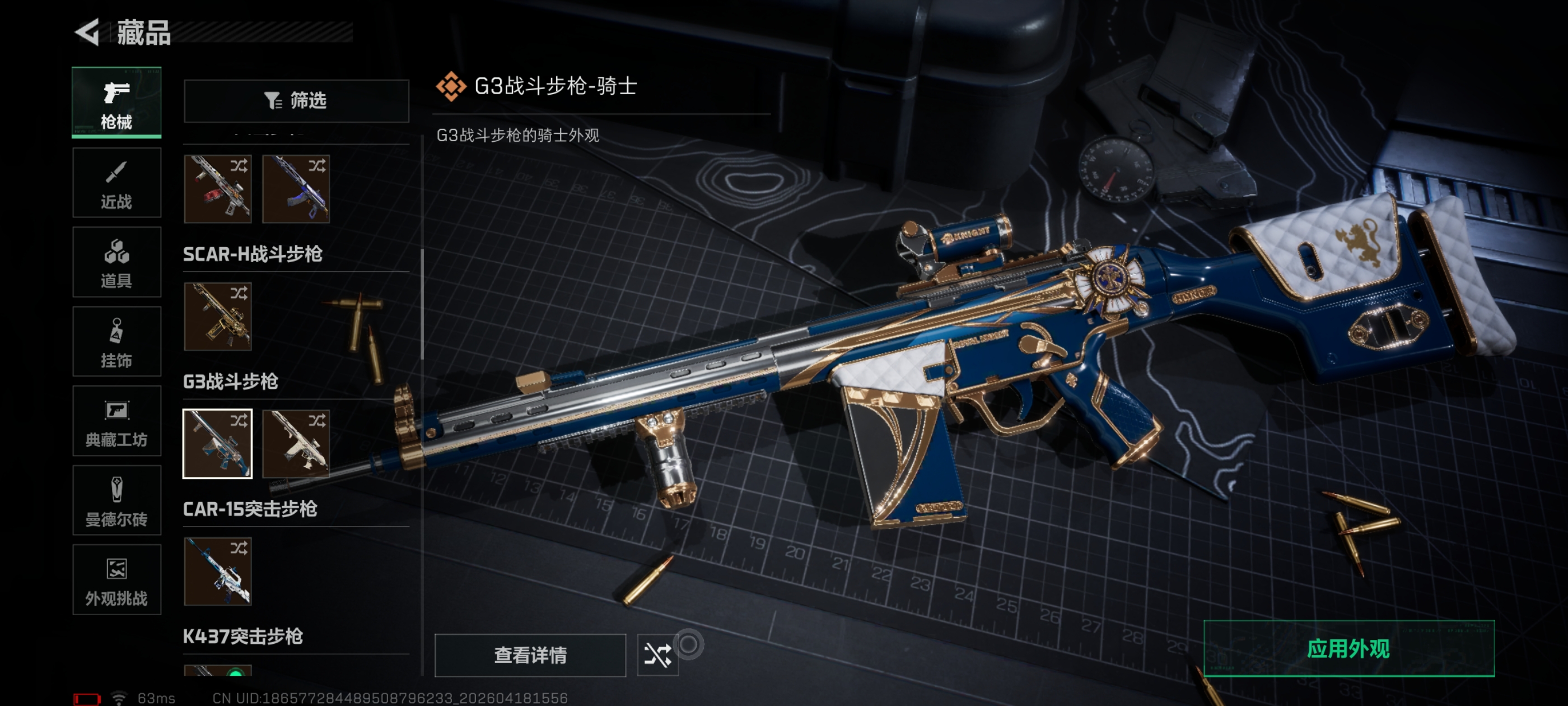Select the 道具 items tab
This screenshot has height=706, width=1568.
[116, 262]
